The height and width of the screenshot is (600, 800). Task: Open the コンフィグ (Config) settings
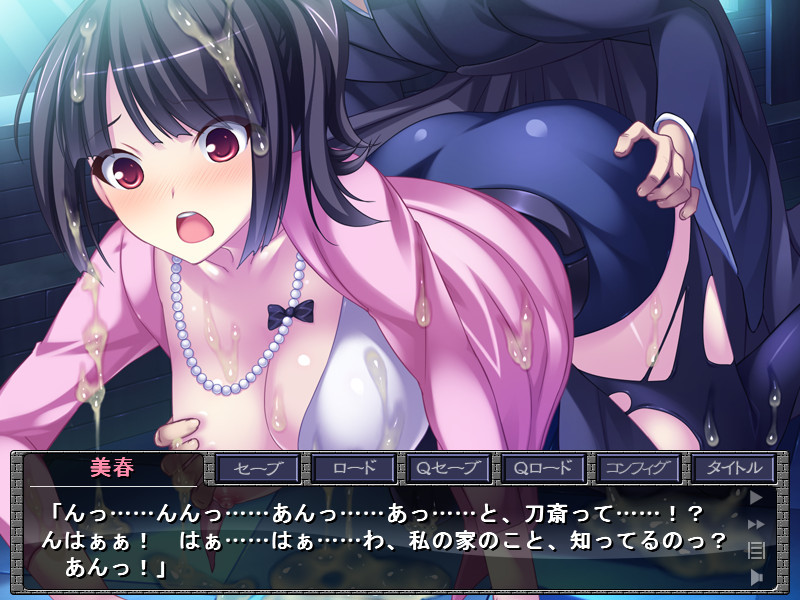click(637, 468)
